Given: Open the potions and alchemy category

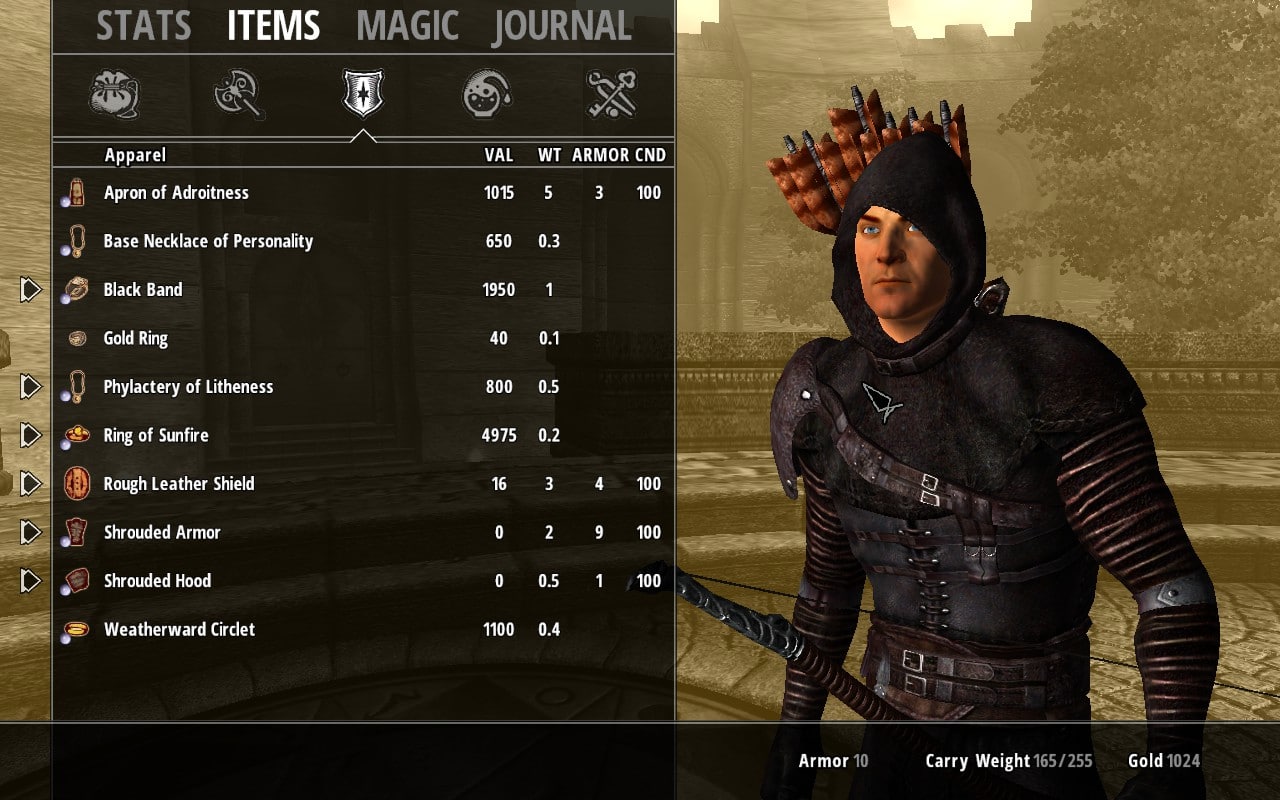Looking at the screenshot, I should point(487,94).
